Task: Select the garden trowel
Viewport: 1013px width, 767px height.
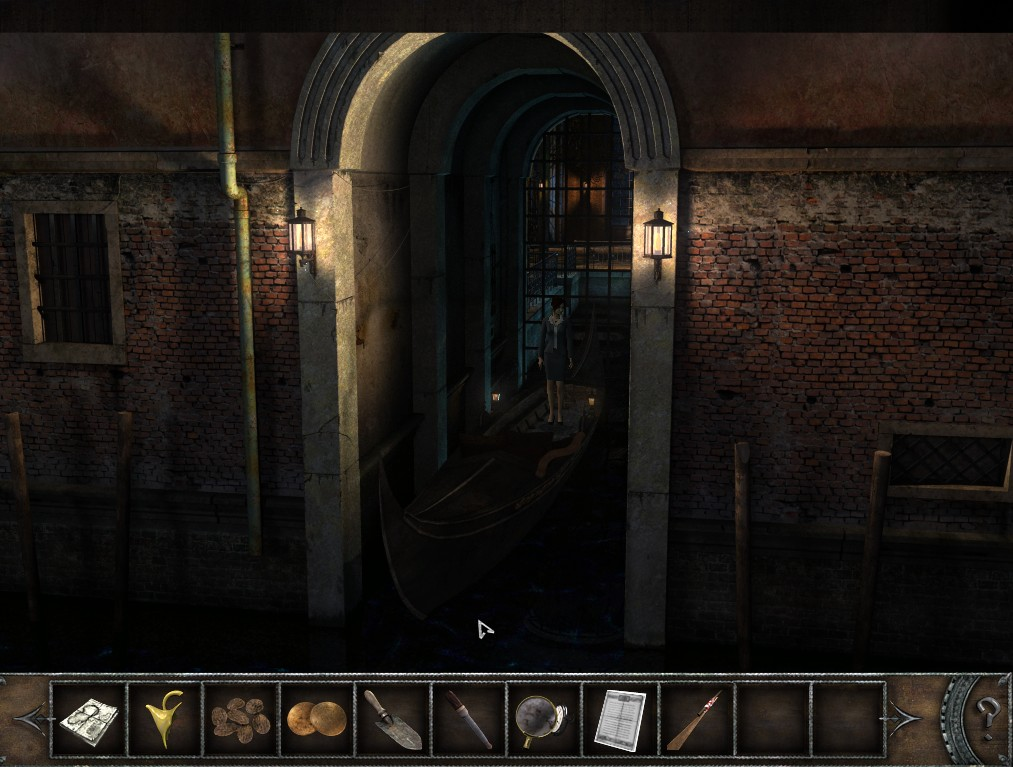Action: click(x=393, y=720)
